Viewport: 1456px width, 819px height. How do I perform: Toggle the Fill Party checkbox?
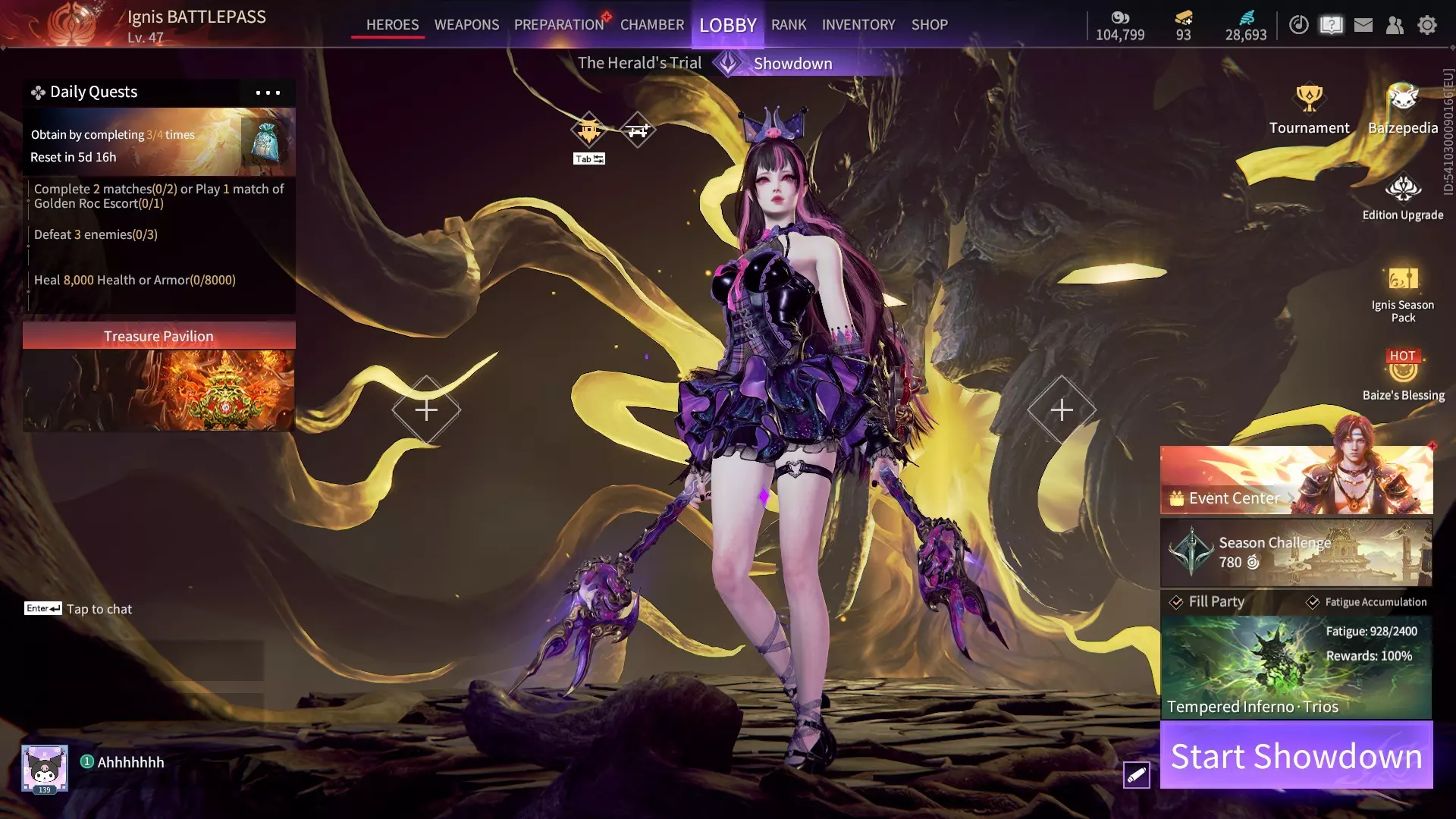tap(1176, 602)
